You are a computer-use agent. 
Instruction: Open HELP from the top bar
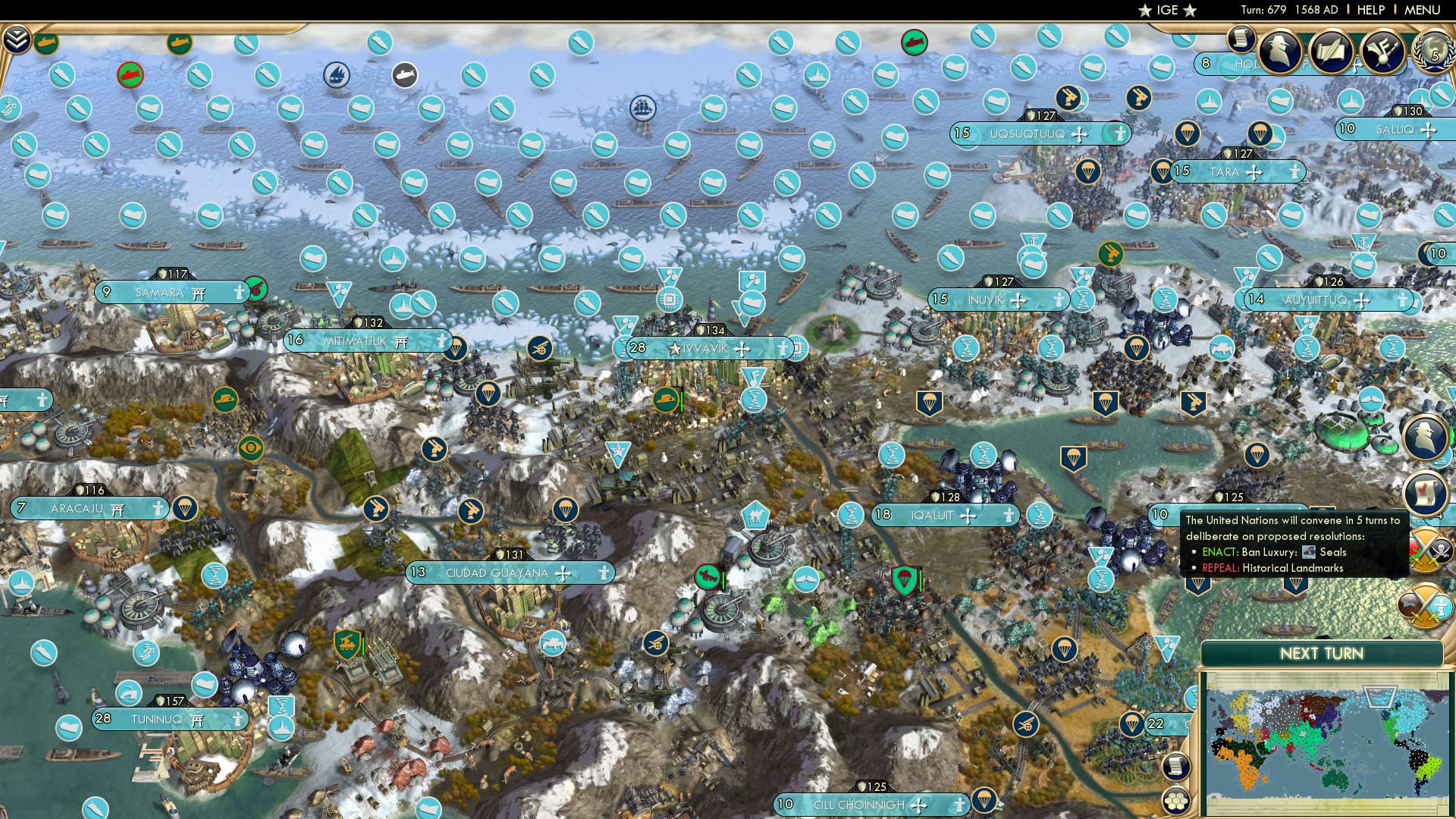coord(1373,11)
